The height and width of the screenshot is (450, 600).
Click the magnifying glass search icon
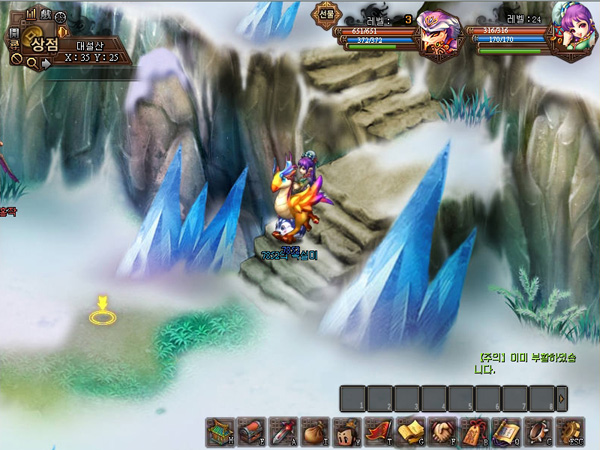33,63
